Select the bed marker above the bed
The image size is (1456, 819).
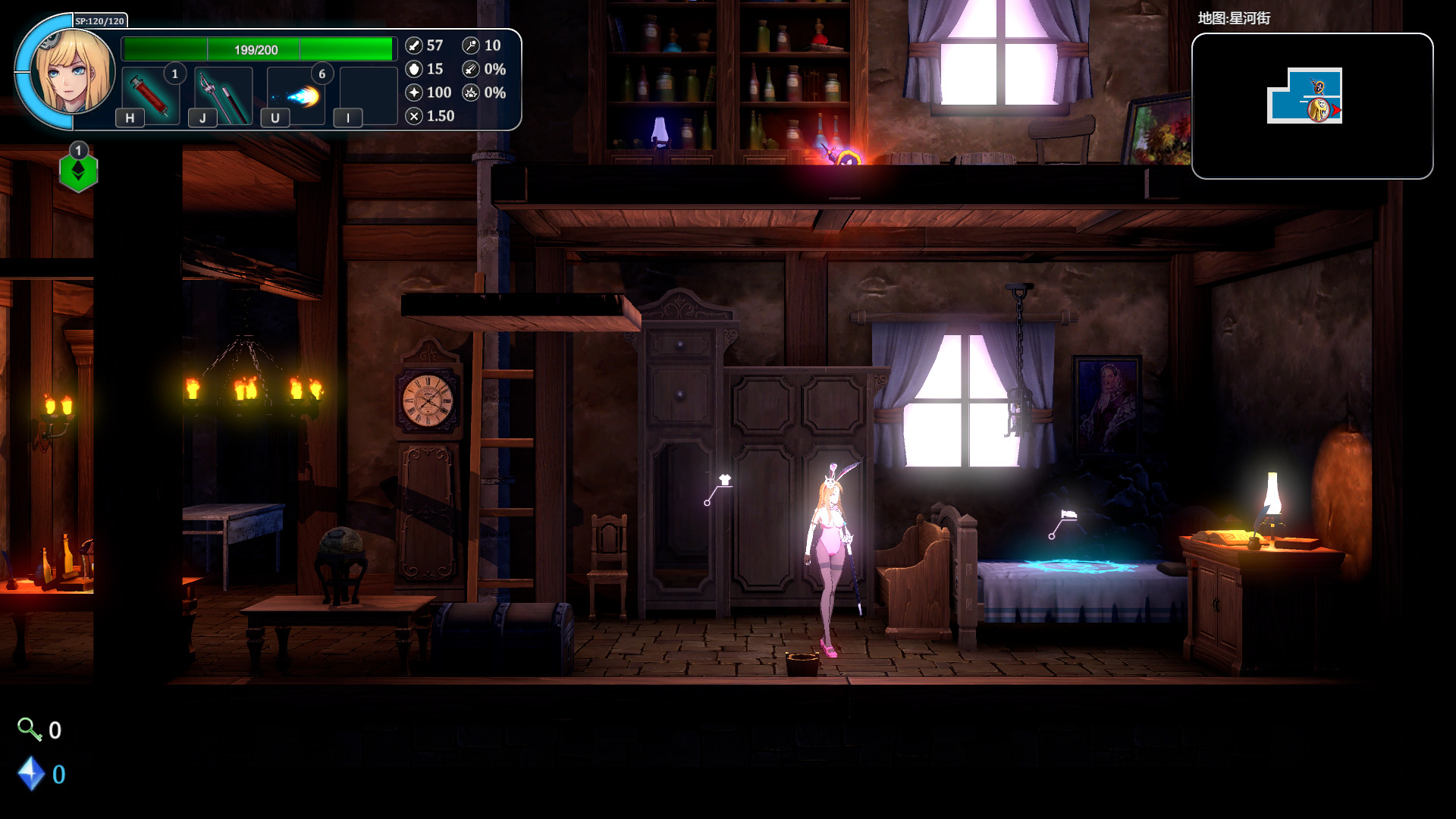[x=1068, y=515]
